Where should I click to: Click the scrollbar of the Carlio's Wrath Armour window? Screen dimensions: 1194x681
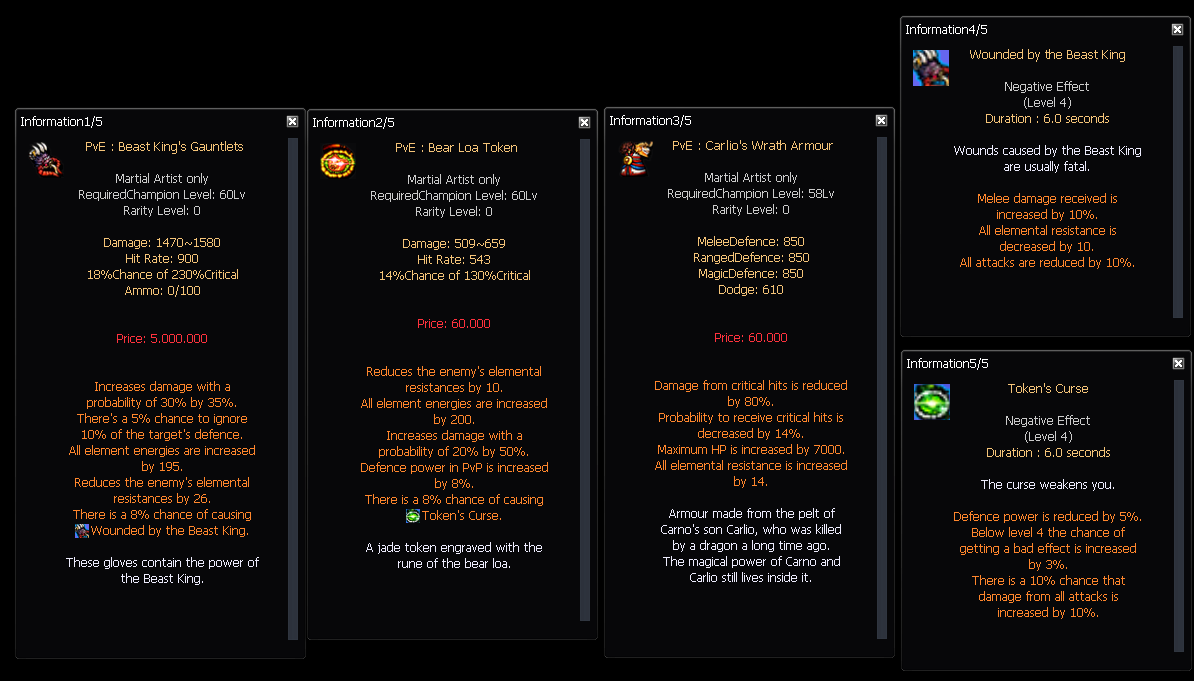click(x=882, y=386)
